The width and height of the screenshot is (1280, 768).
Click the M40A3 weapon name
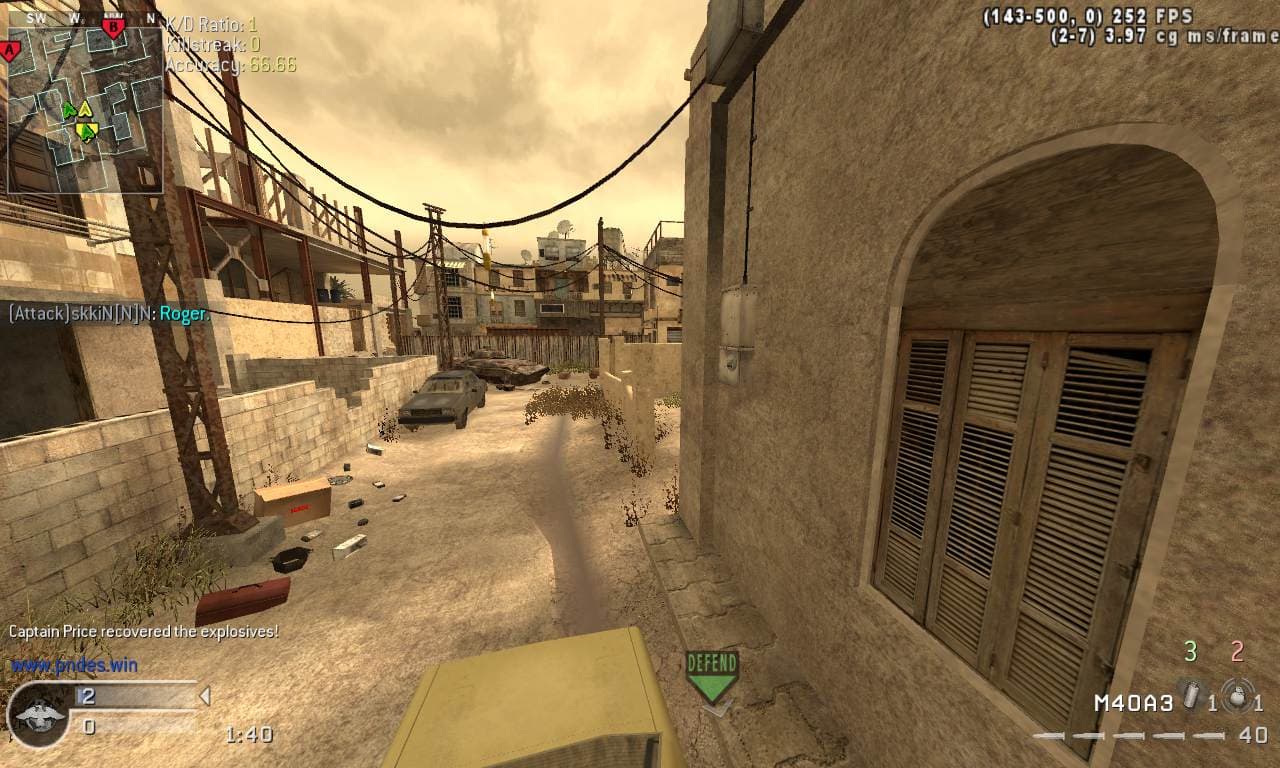tap(1133, 703)
